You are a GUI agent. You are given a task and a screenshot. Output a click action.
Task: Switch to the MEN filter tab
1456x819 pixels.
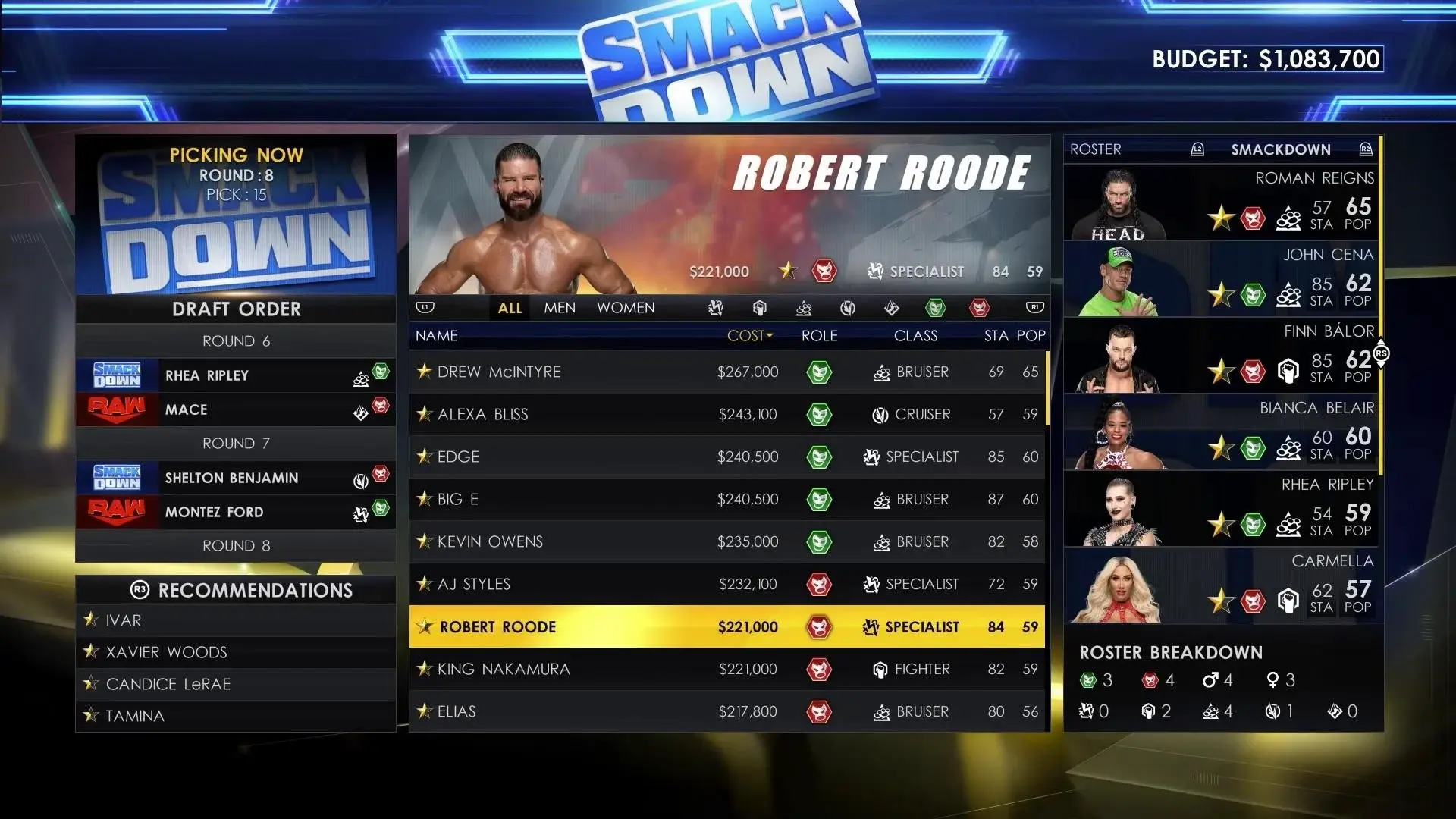[x=560, y=308]
